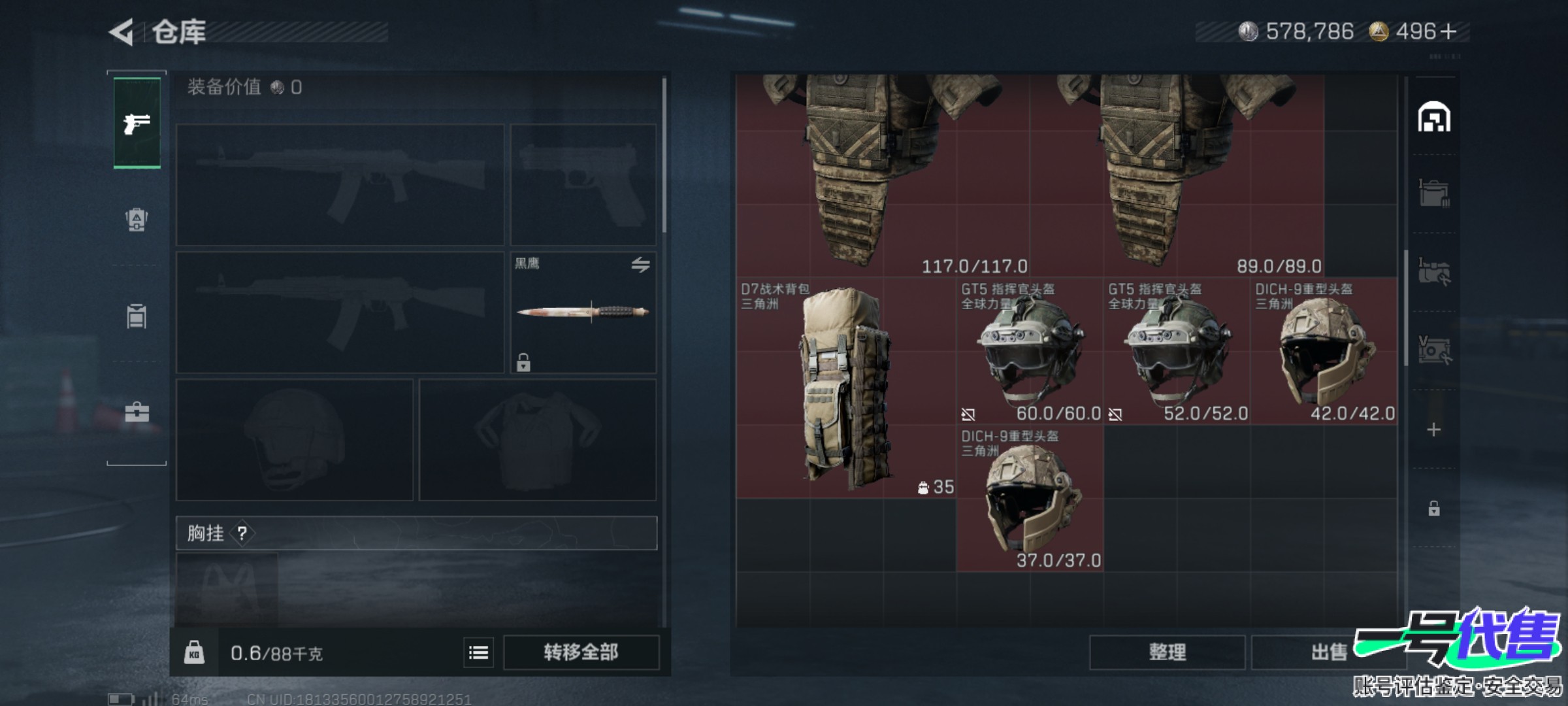This screenshot has height=706, width=1568.
Task: Go back from the 仓库 warehouse screen
Action: [122, 32]
